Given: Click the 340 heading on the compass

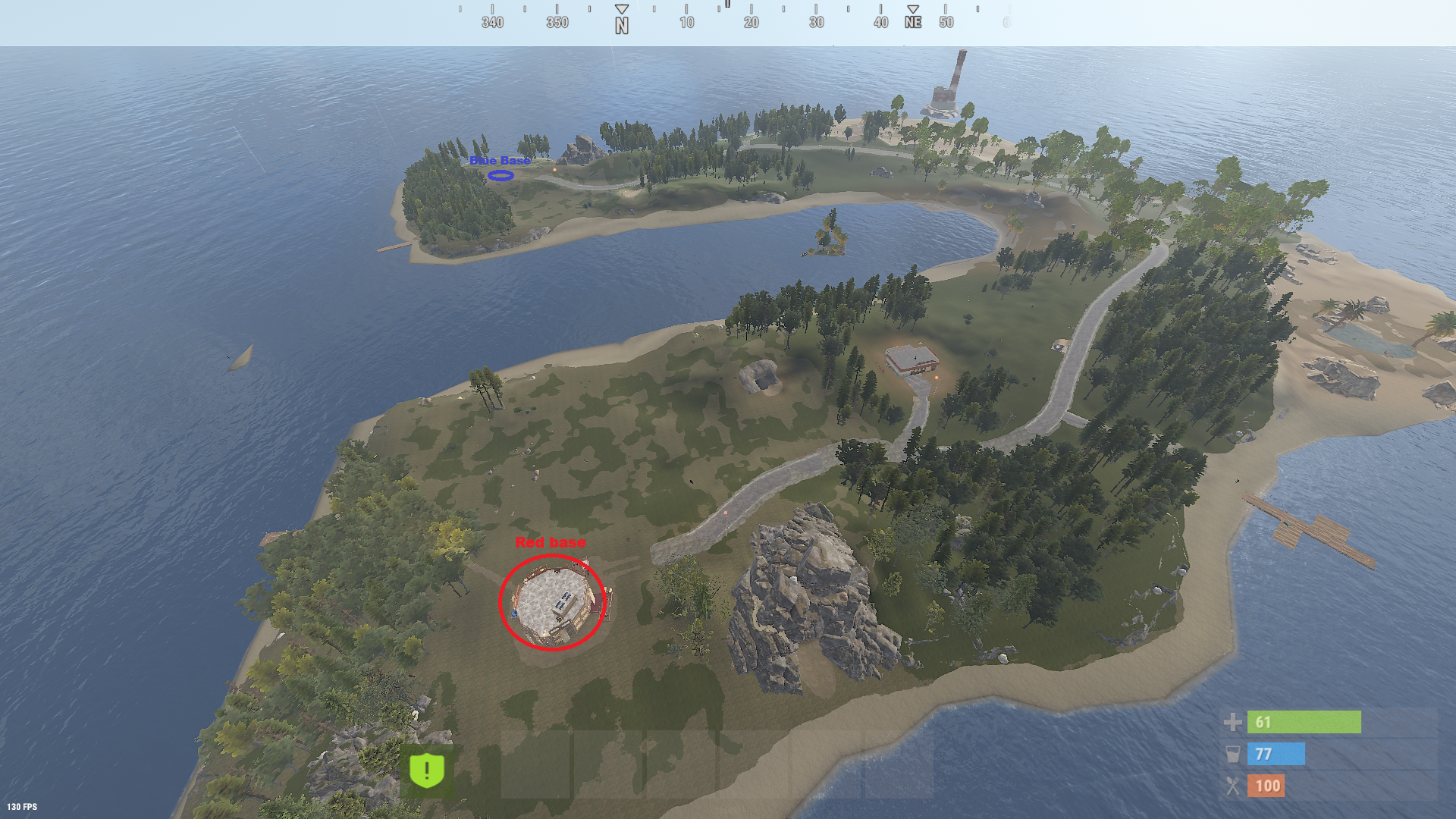Looking at the screenshot, I should (493, 23).
